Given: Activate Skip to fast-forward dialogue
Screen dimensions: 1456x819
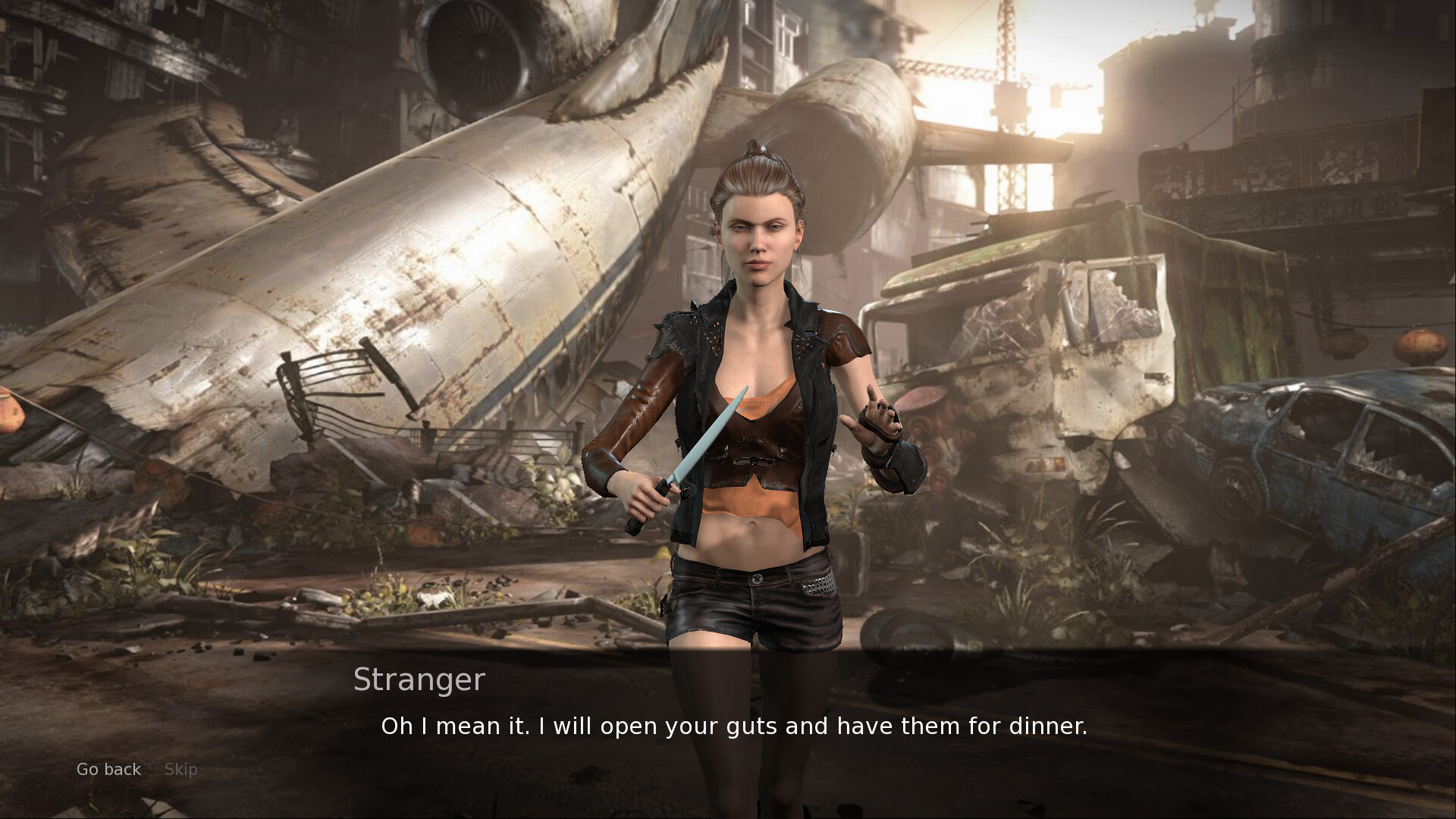Looking at the screenshot, I should [x=180, y=769].
